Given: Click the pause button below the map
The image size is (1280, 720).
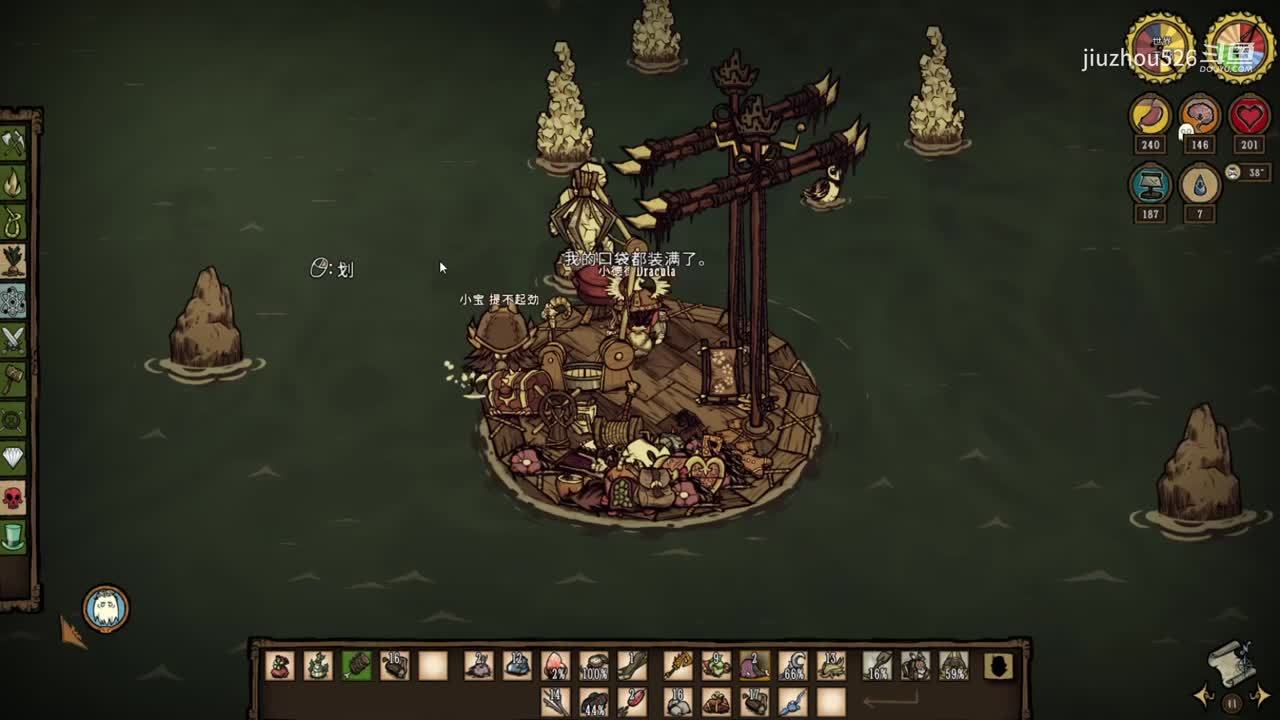Looking at the screenshot, I should [1232, 703].
